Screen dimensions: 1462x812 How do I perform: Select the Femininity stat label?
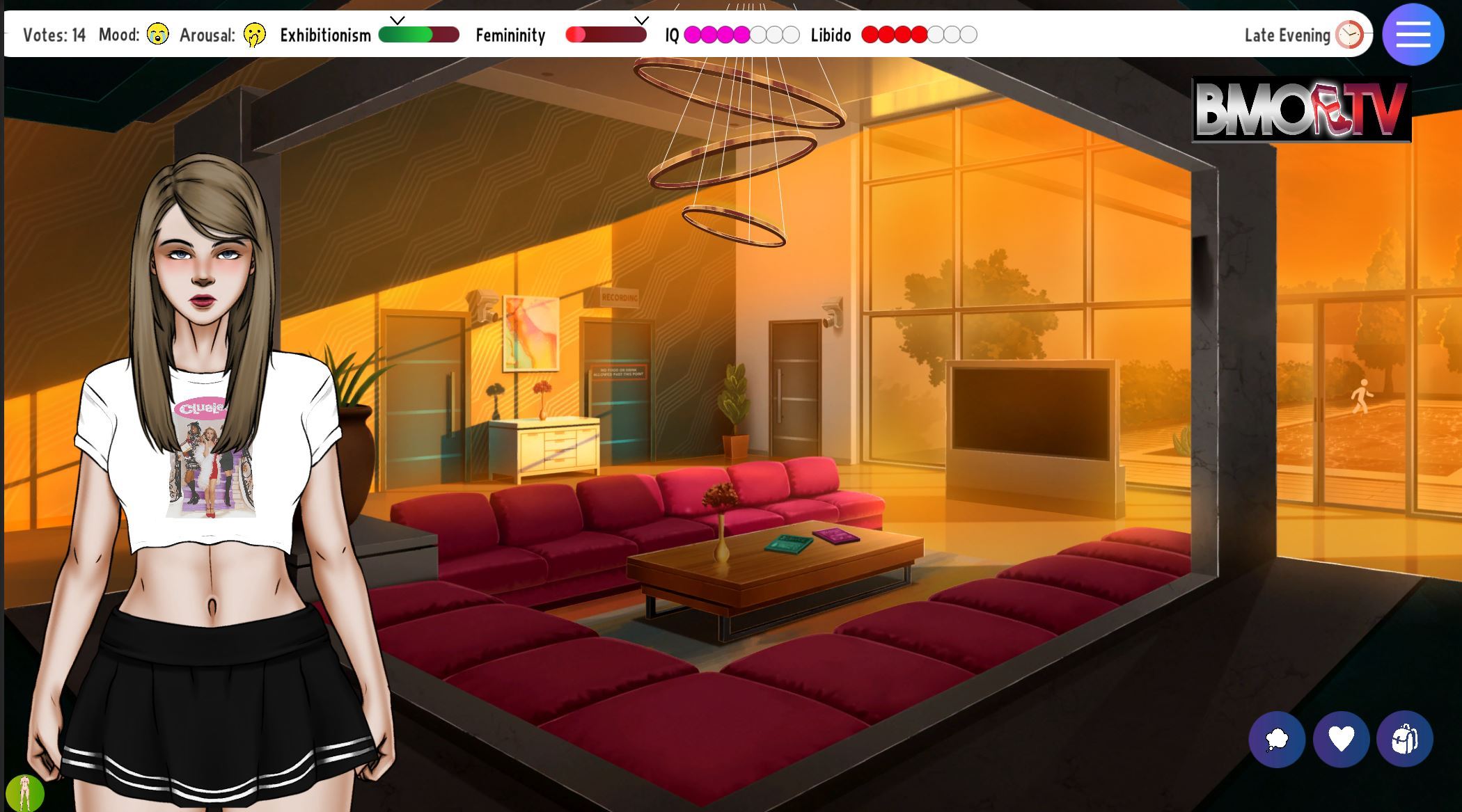point(510,35)
